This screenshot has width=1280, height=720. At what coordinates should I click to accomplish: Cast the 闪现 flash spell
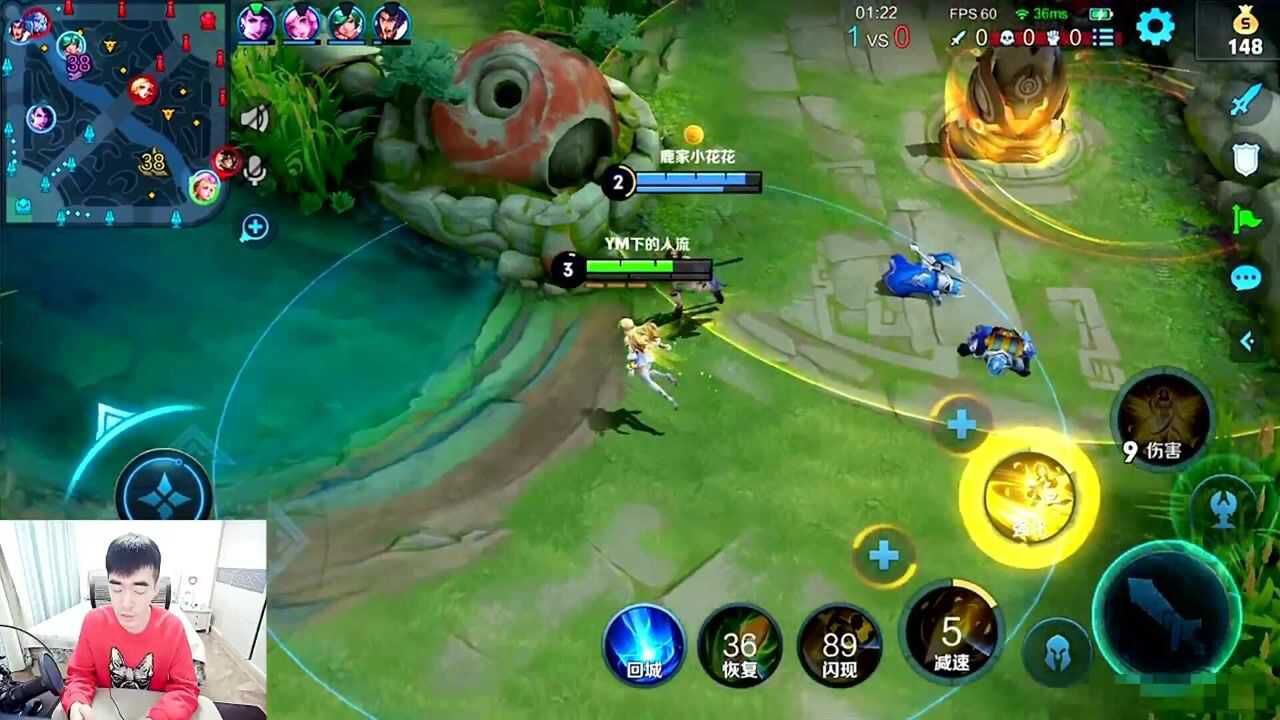point(840,645)
